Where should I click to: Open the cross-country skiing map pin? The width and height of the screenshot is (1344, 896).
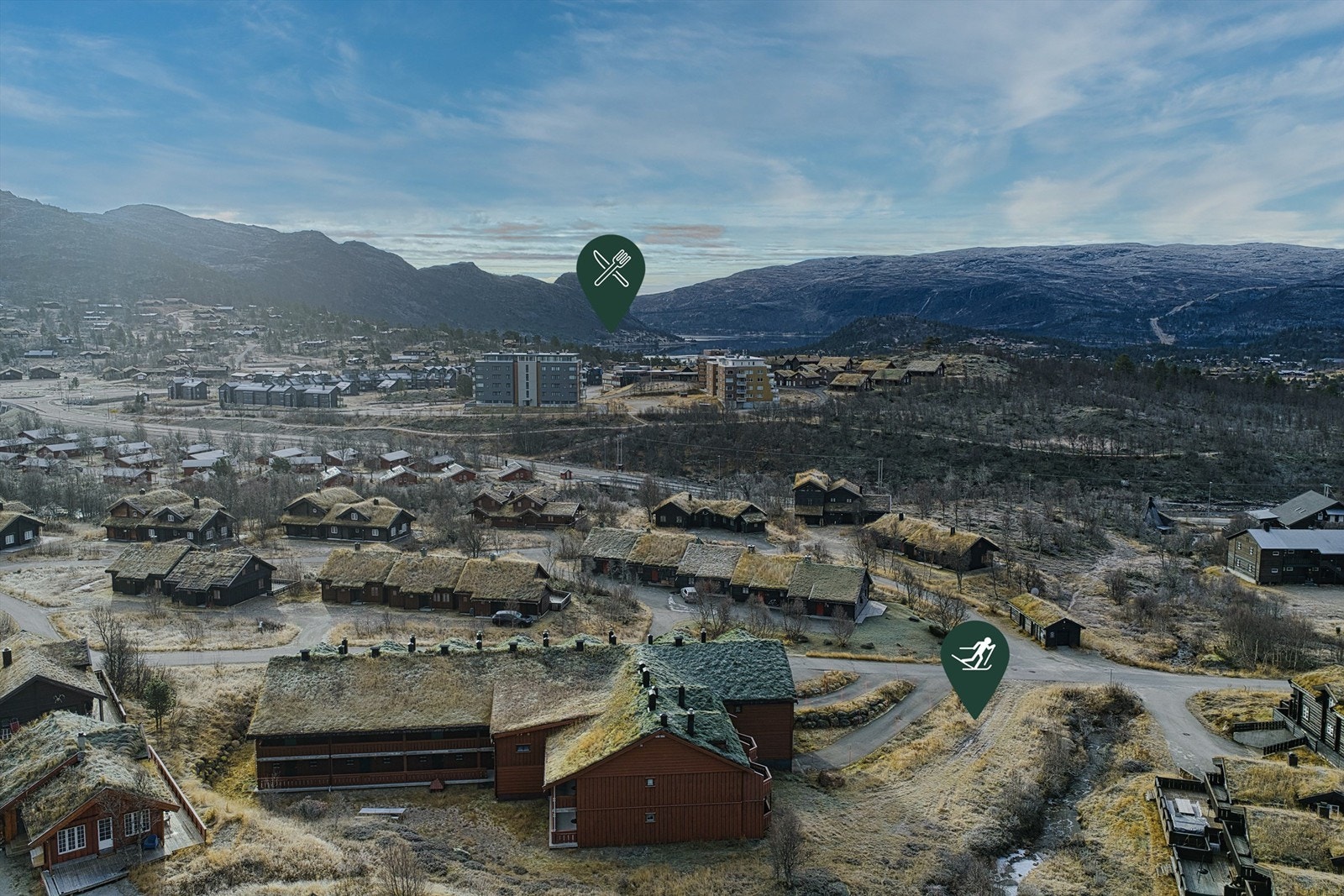click(974, 657)
